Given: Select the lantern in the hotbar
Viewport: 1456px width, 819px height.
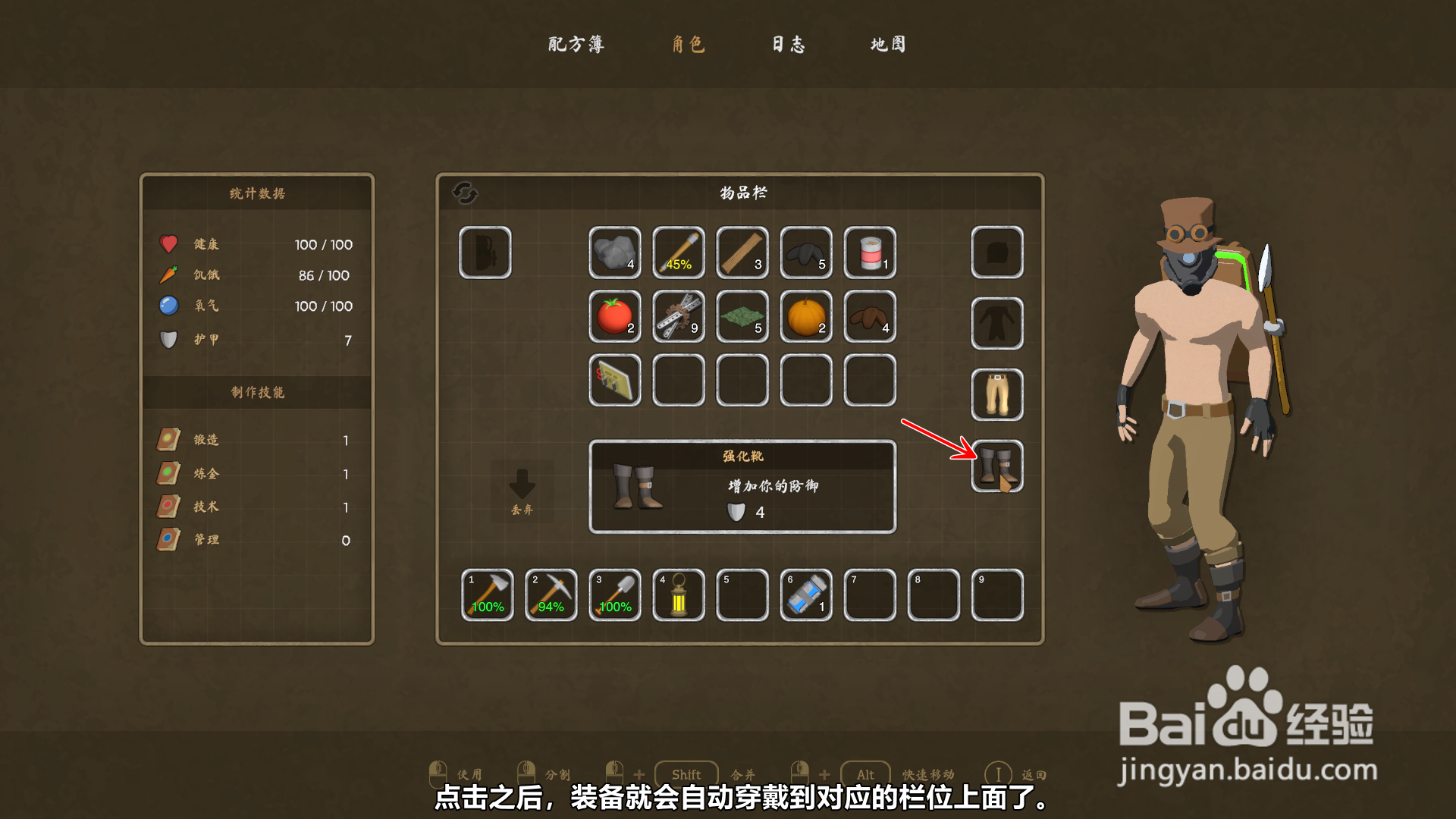Looking at the screenshot, I should (678, 595).
